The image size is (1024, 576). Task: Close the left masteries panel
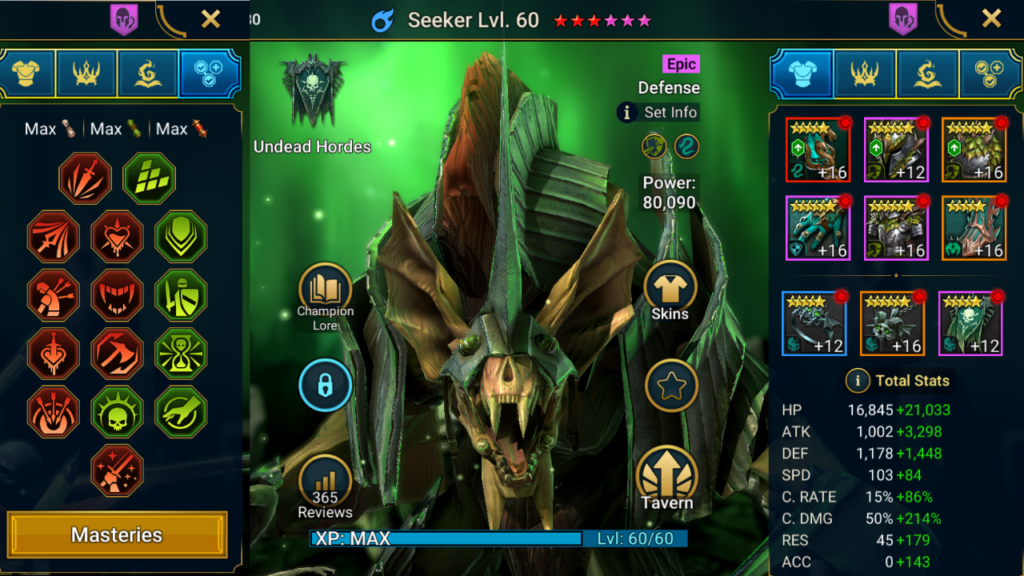pos(211,18)
